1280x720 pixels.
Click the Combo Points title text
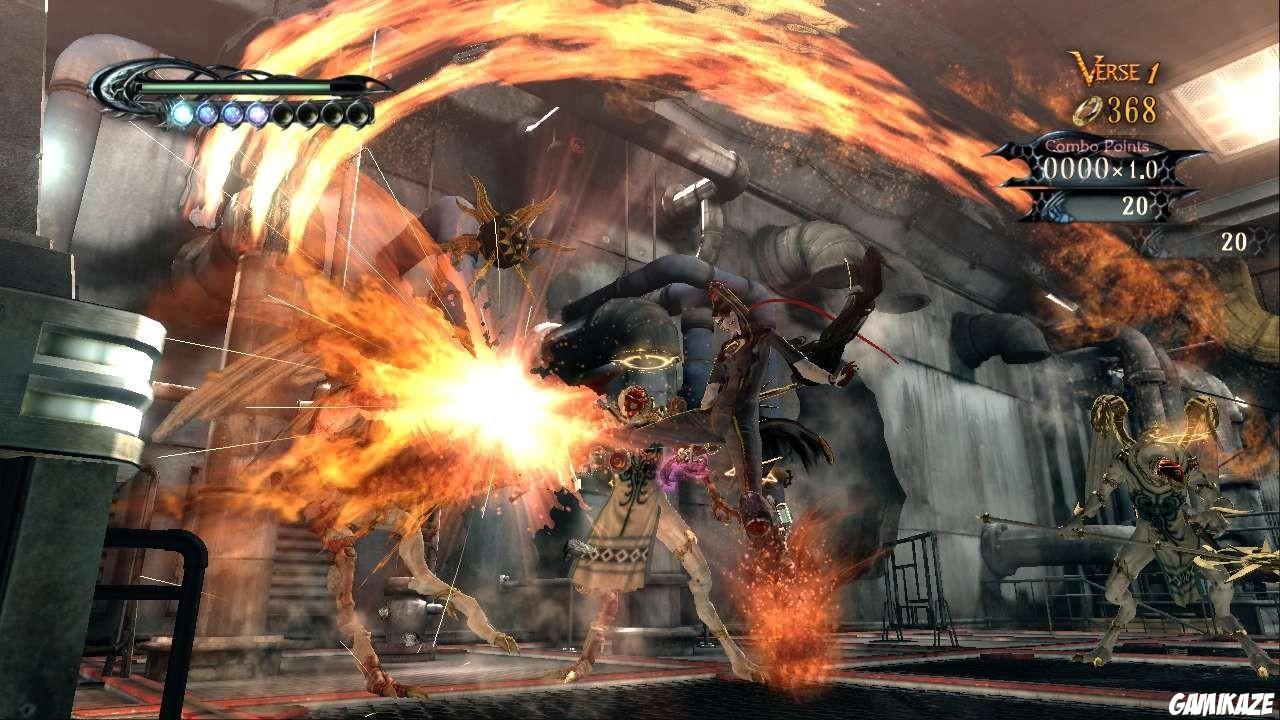tap(1097, 145)
